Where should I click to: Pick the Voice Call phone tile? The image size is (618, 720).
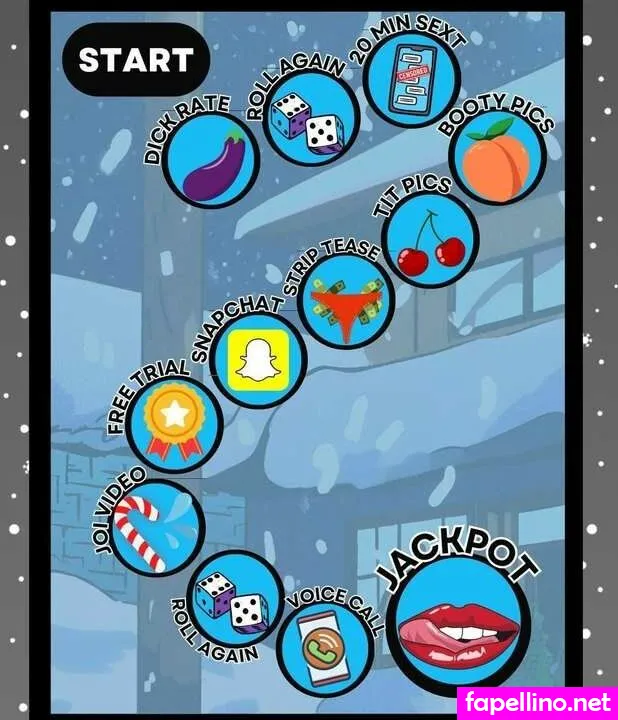pyautogui.click(x=324, y=648)
